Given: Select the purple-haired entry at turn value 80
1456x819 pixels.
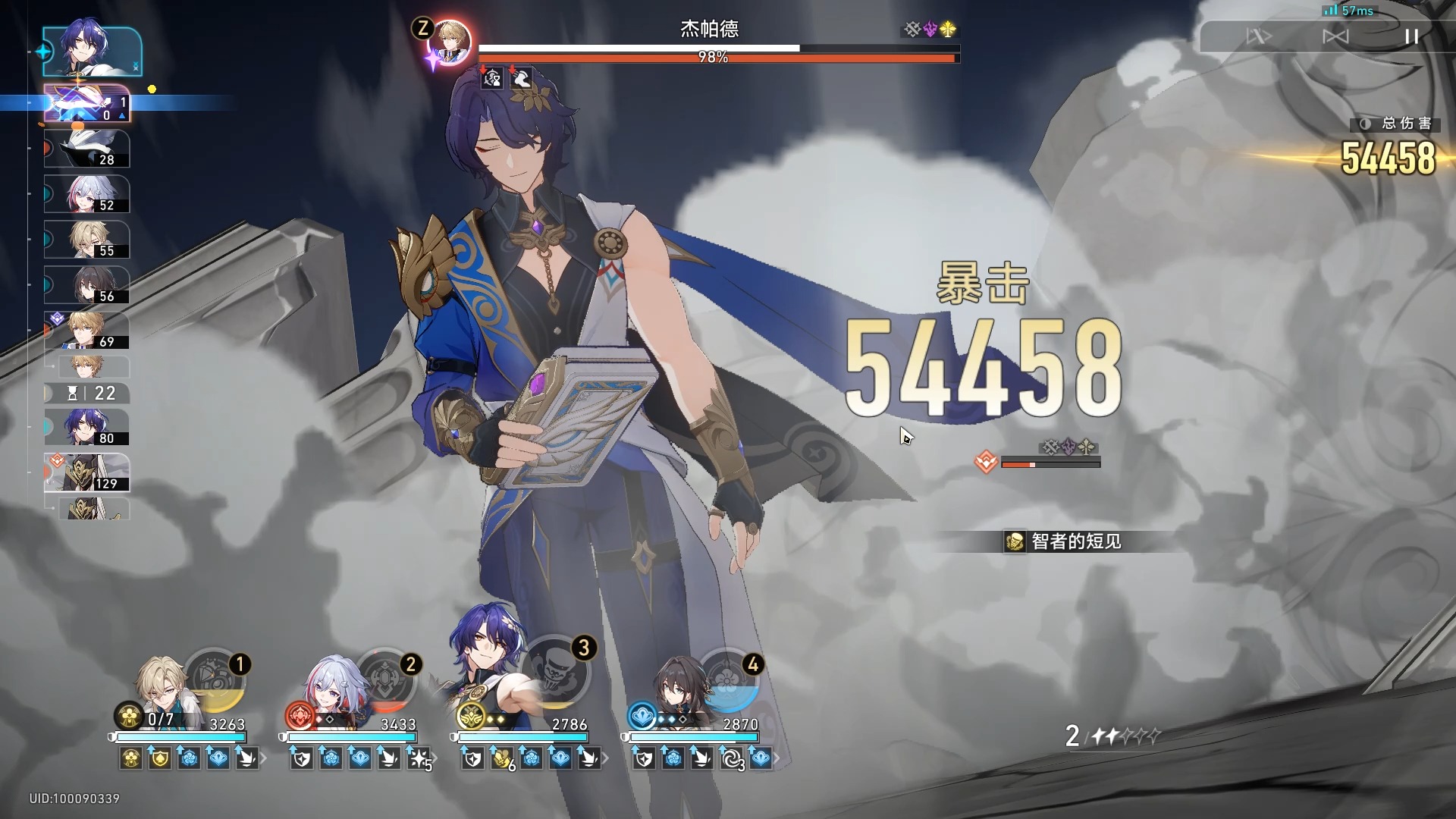Looking at the screenshot, I should click(x=87, y=427).
